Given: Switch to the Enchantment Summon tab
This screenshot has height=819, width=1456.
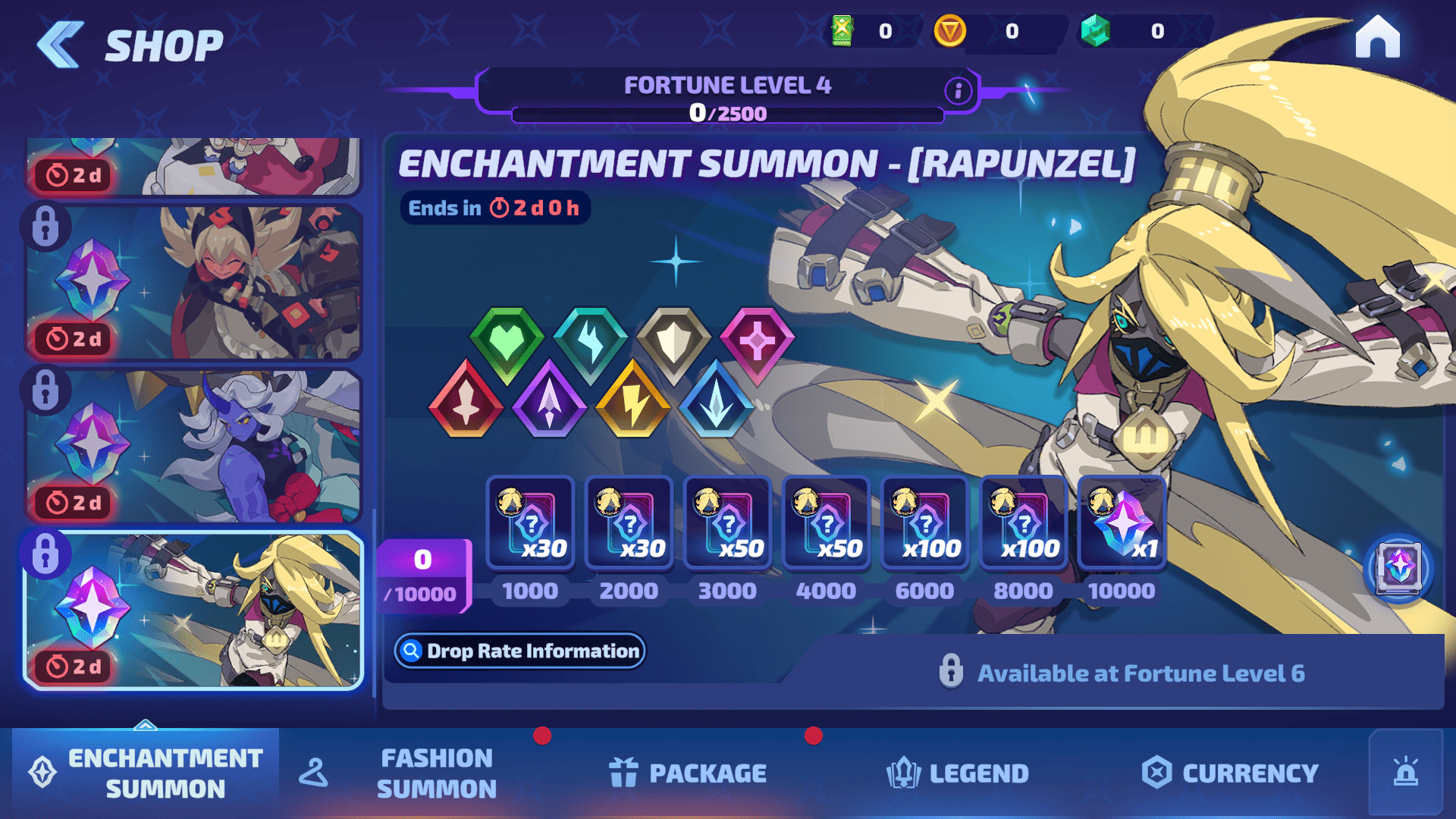Looking at the screenshot, I should click(146, 773).
